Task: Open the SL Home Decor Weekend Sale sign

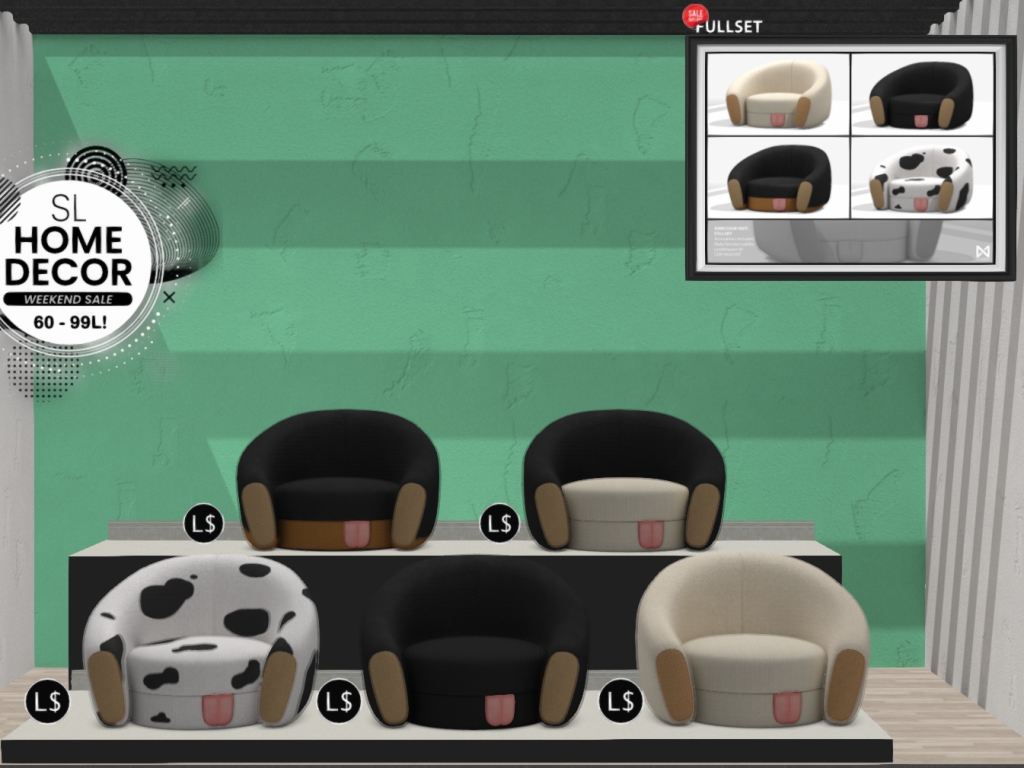Action: click(x=76, y=257)
